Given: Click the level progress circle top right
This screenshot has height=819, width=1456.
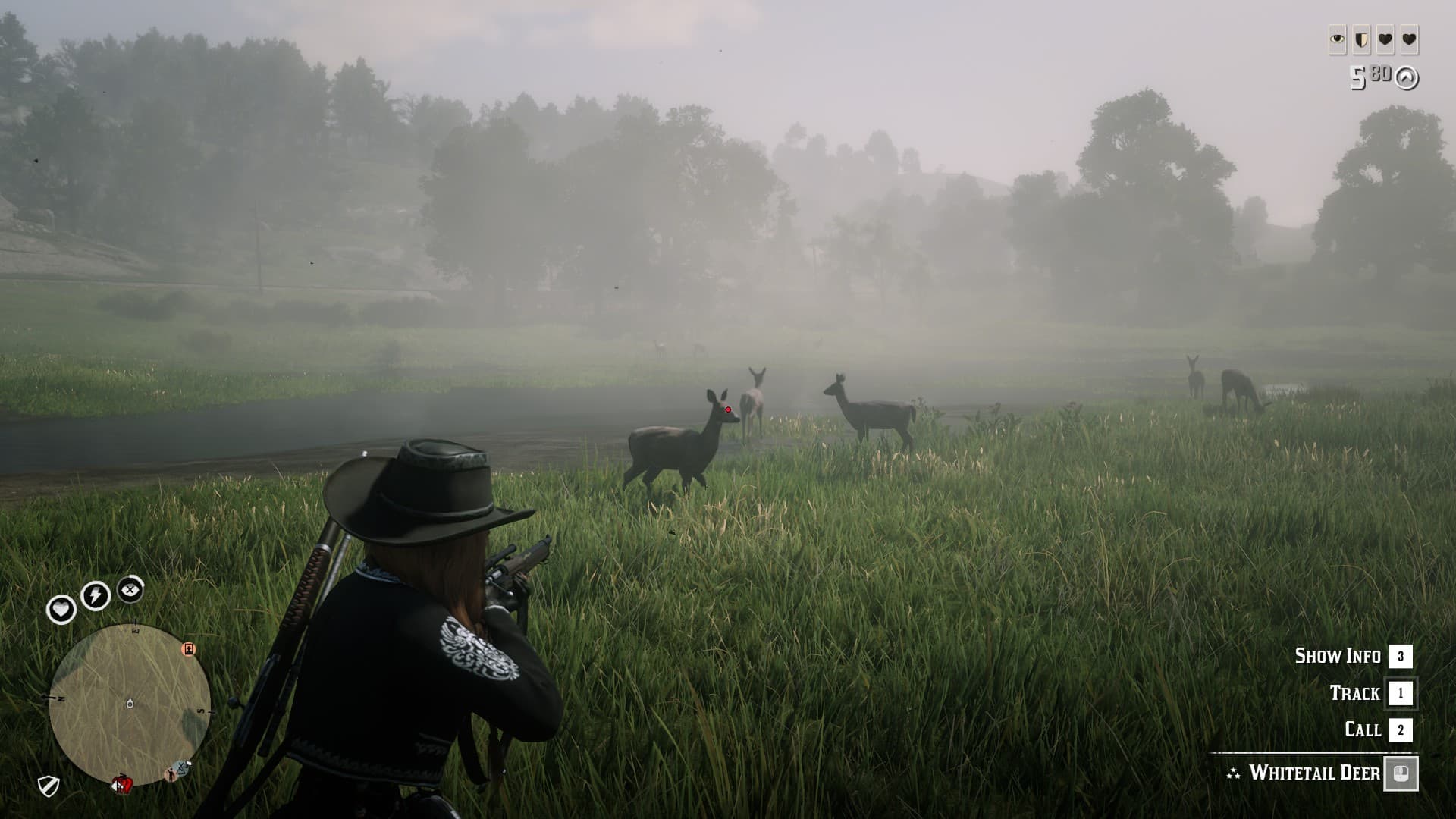Looking at the screenshot, I should click(1406, 79).
